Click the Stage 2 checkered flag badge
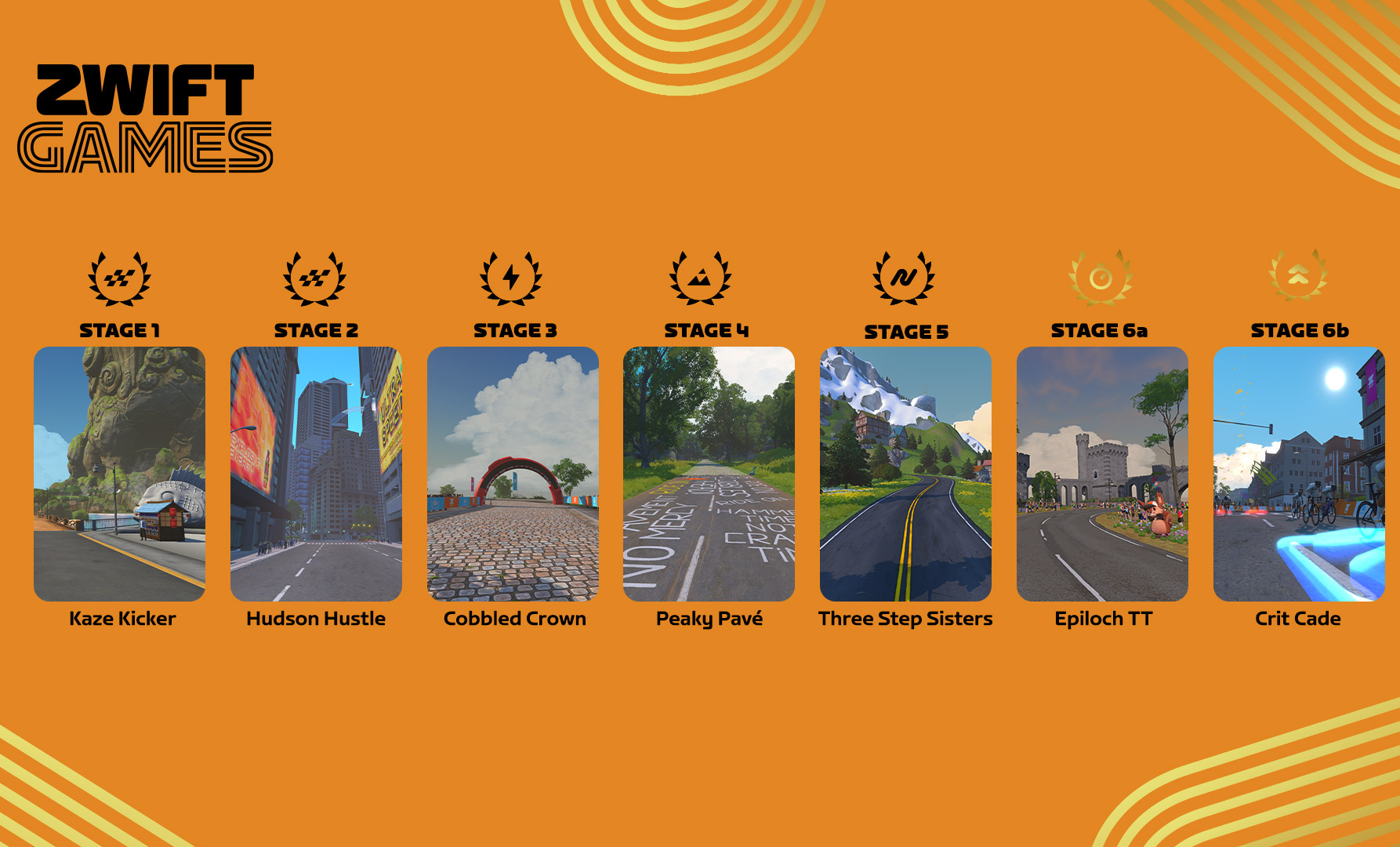 coord(314,278)
